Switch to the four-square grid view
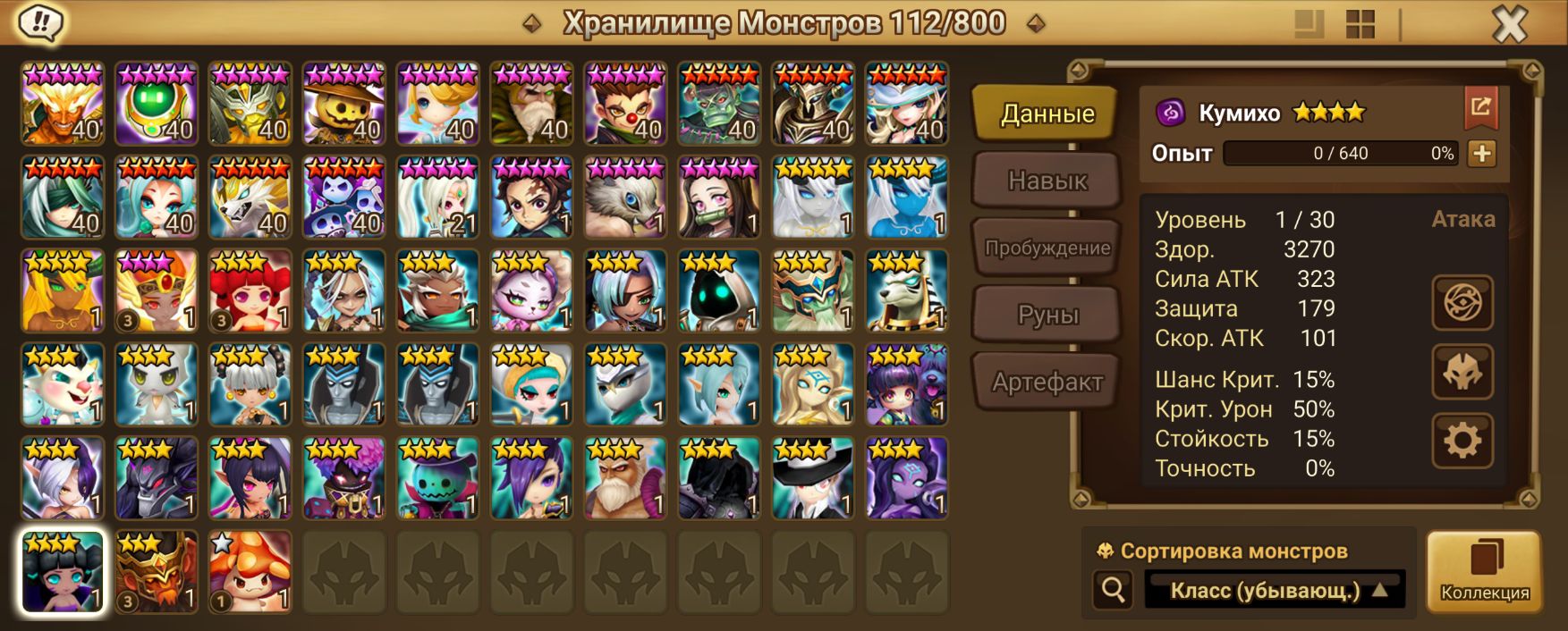Image resolution: width=1568 pixels, height=631 pixels. click(x=1360, y=25)
